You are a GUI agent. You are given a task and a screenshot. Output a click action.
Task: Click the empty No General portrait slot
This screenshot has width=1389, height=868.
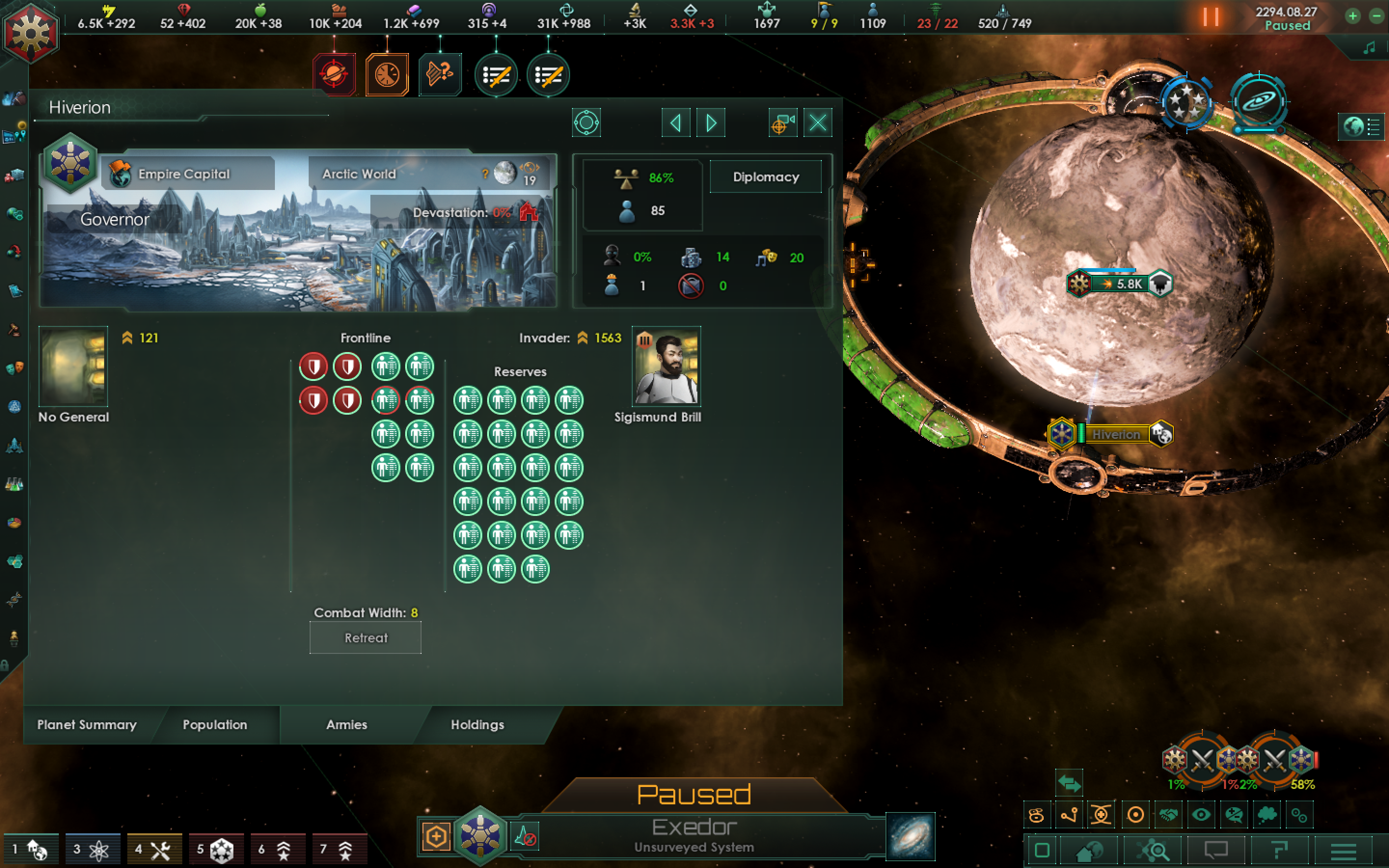click(73, 366)
